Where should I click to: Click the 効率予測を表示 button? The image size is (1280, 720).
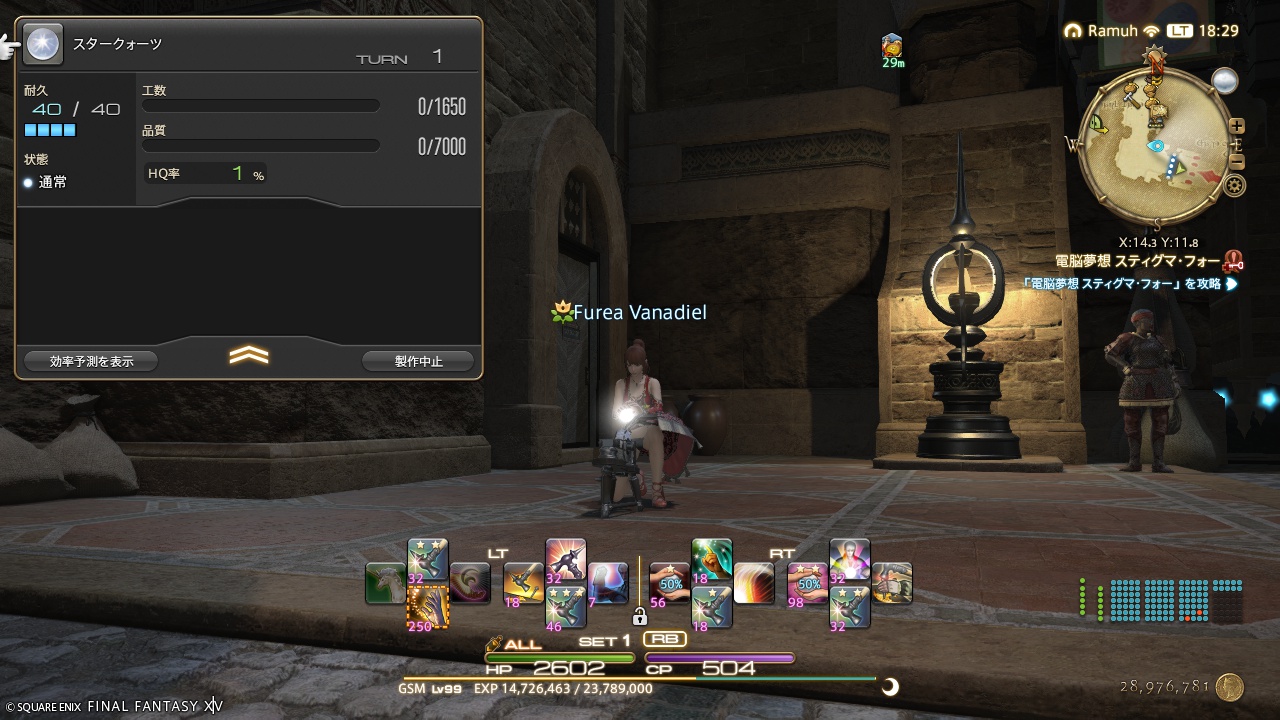(x=91, y=361)
